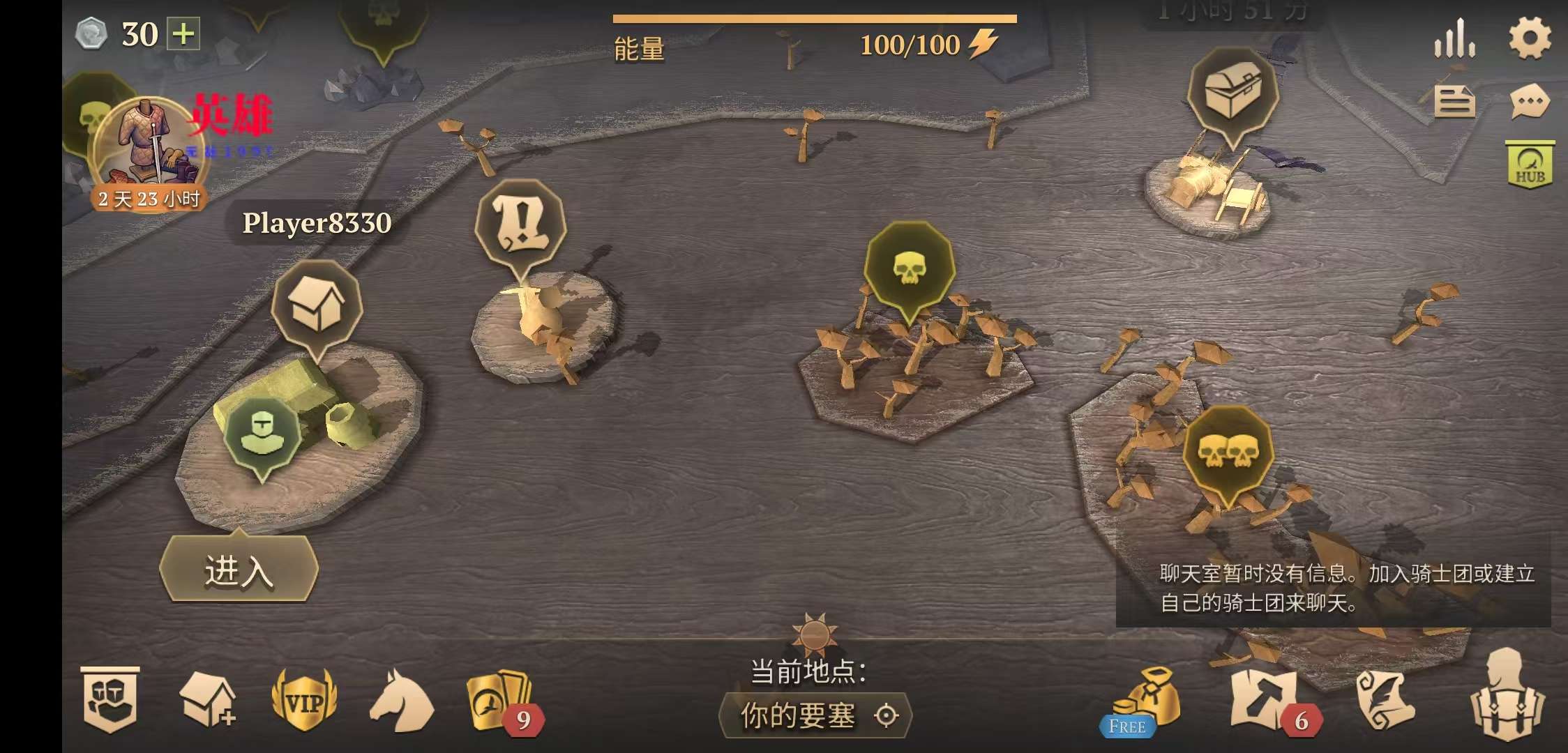Open the VIP badge menu

coord(304,701)
